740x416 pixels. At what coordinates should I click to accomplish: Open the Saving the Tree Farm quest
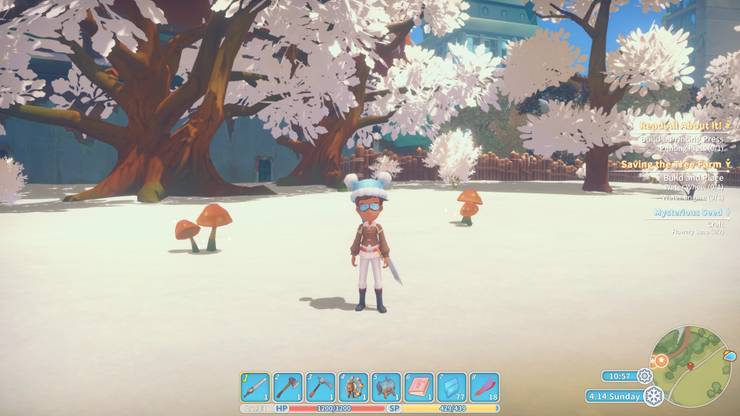point(677,164)
